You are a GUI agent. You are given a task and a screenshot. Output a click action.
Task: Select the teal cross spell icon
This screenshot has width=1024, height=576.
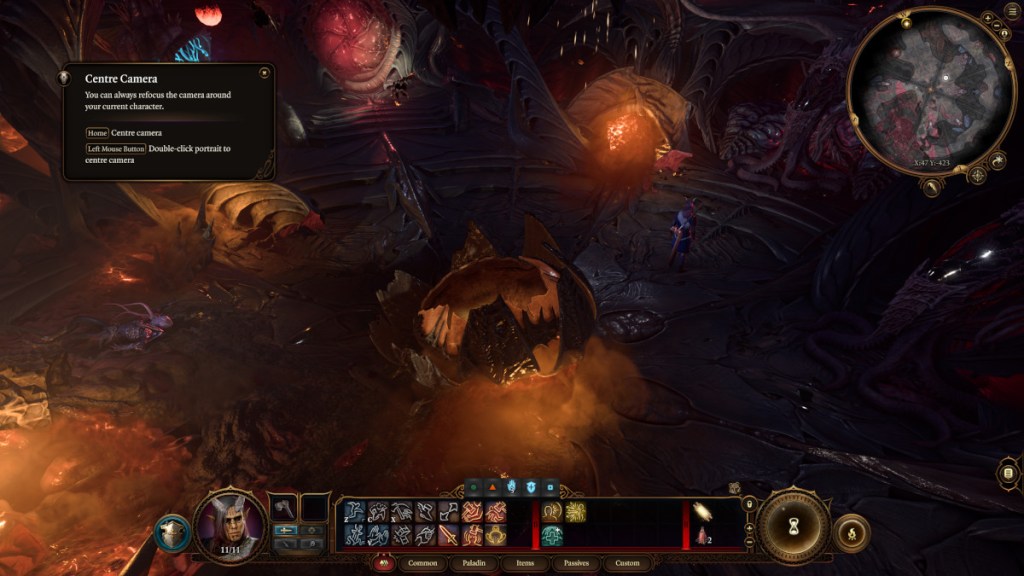point(552,536)
